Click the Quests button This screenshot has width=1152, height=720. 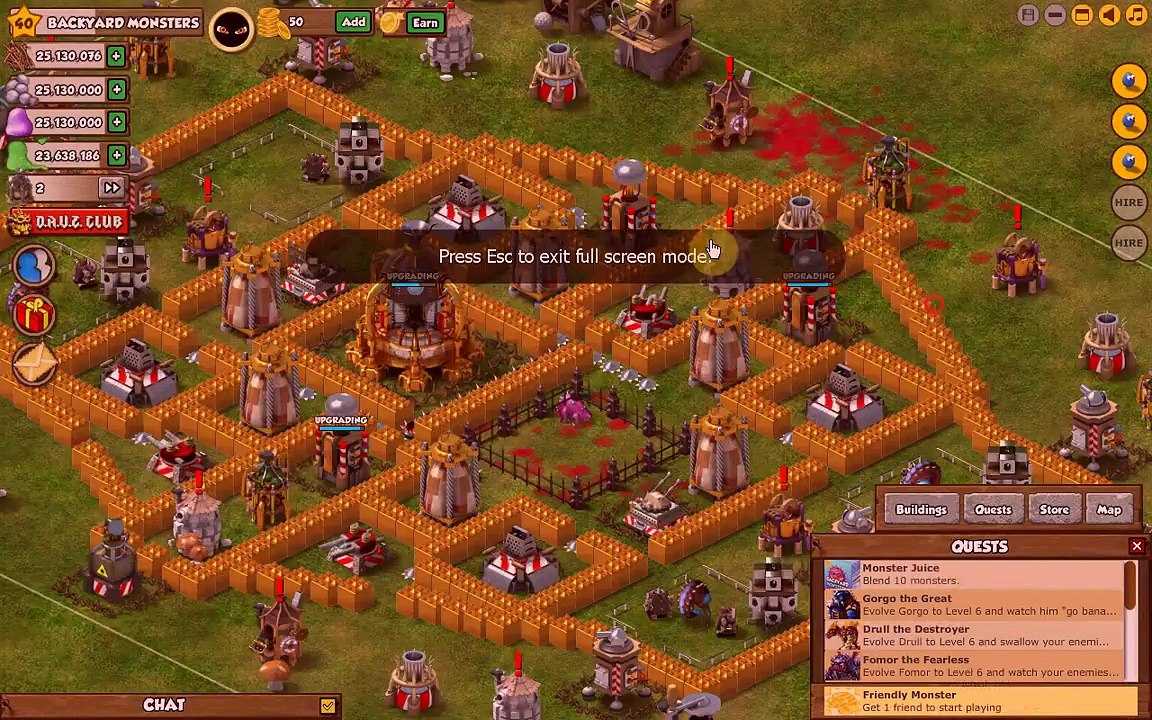[993, 510]
